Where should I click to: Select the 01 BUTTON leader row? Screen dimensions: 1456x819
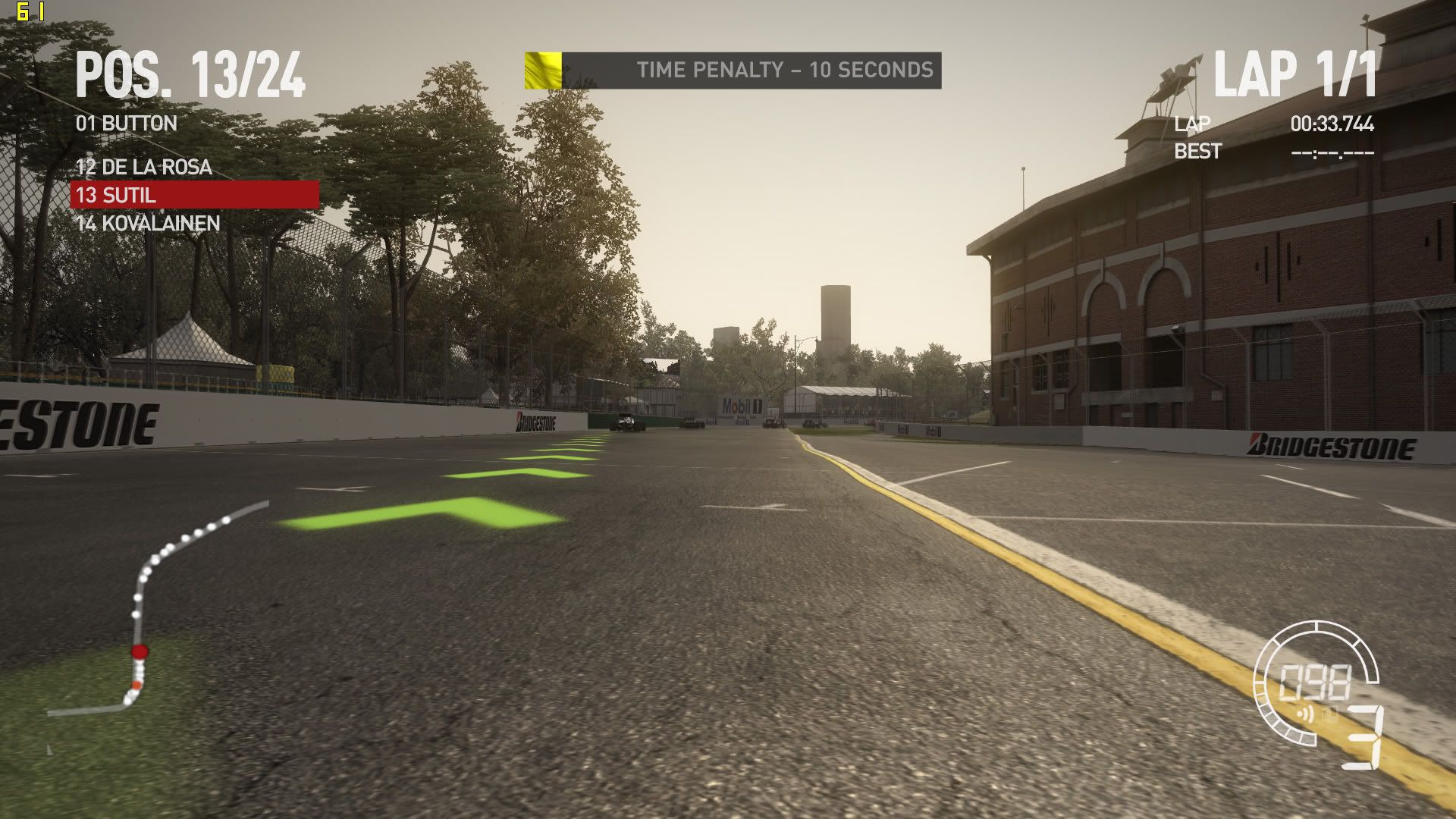point(127,123)
